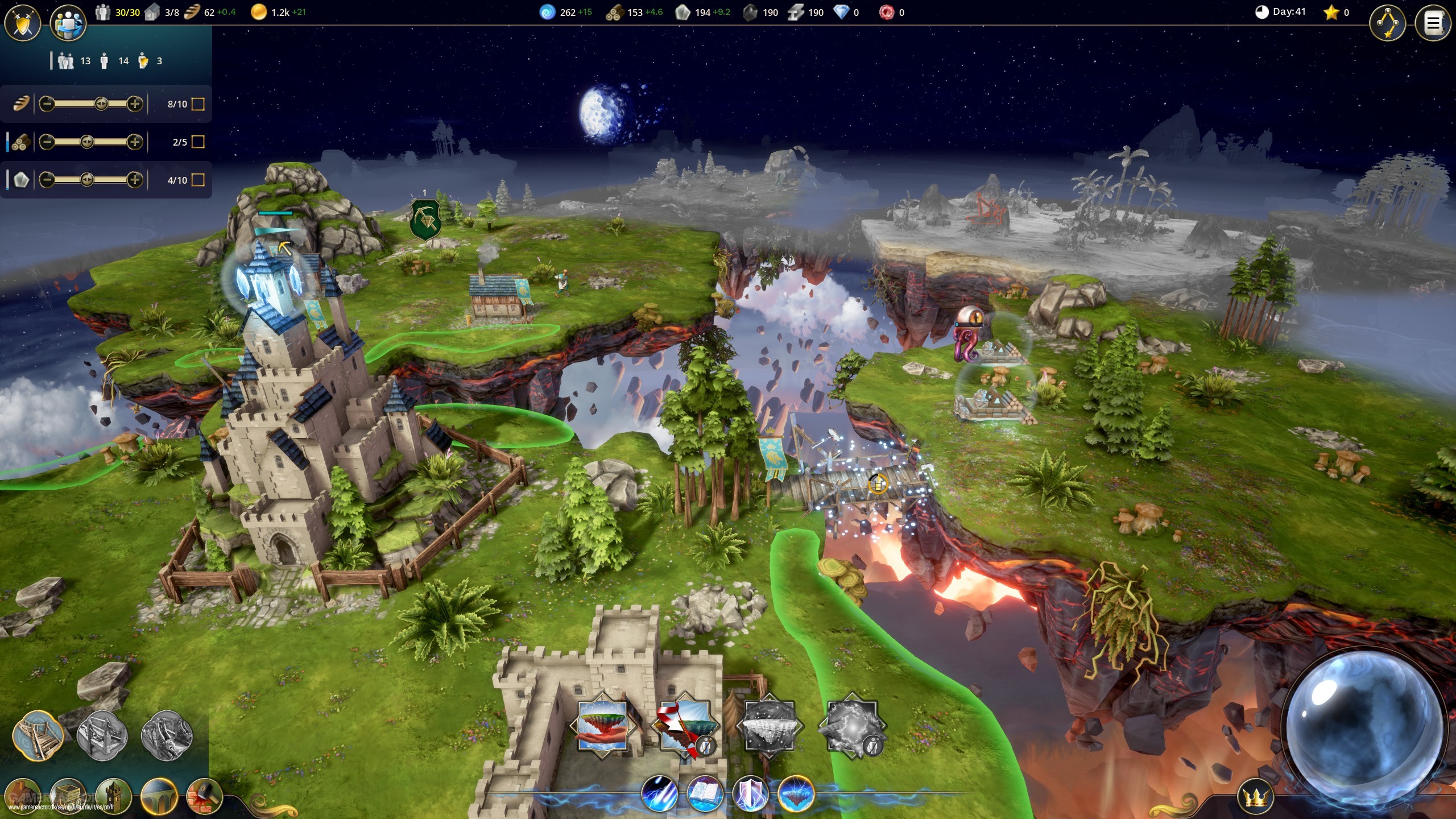Open the defense tower category

click(x=113, y=796)
